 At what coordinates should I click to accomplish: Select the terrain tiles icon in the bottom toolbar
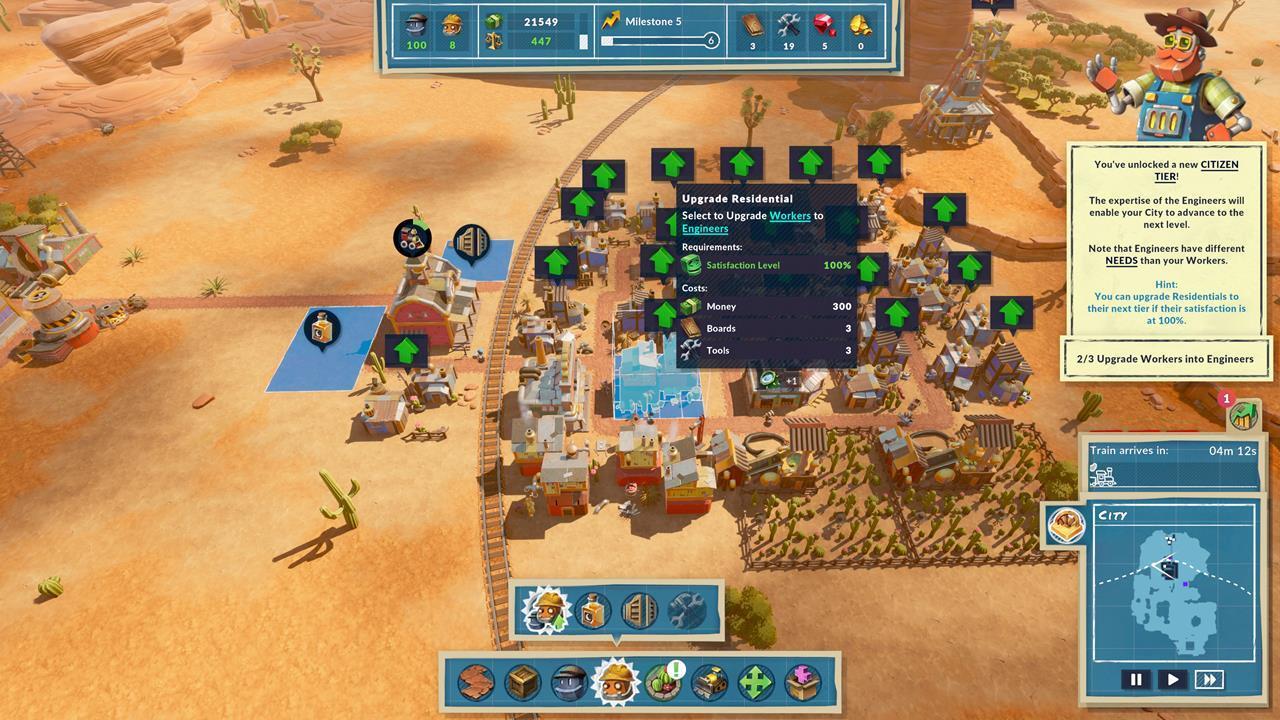click(476, 683)
